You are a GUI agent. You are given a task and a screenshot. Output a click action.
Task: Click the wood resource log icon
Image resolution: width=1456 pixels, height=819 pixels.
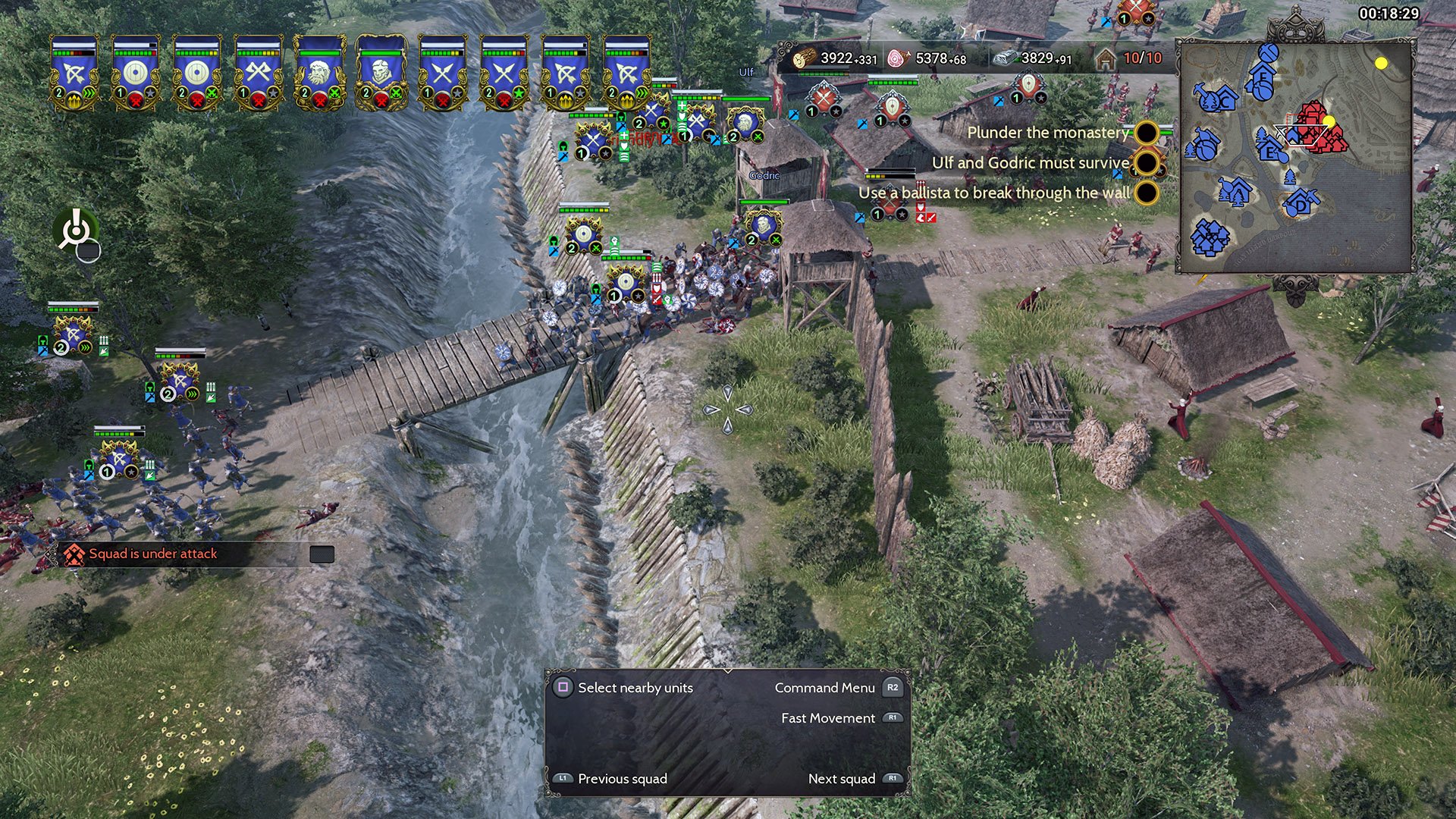pos(804,58)
